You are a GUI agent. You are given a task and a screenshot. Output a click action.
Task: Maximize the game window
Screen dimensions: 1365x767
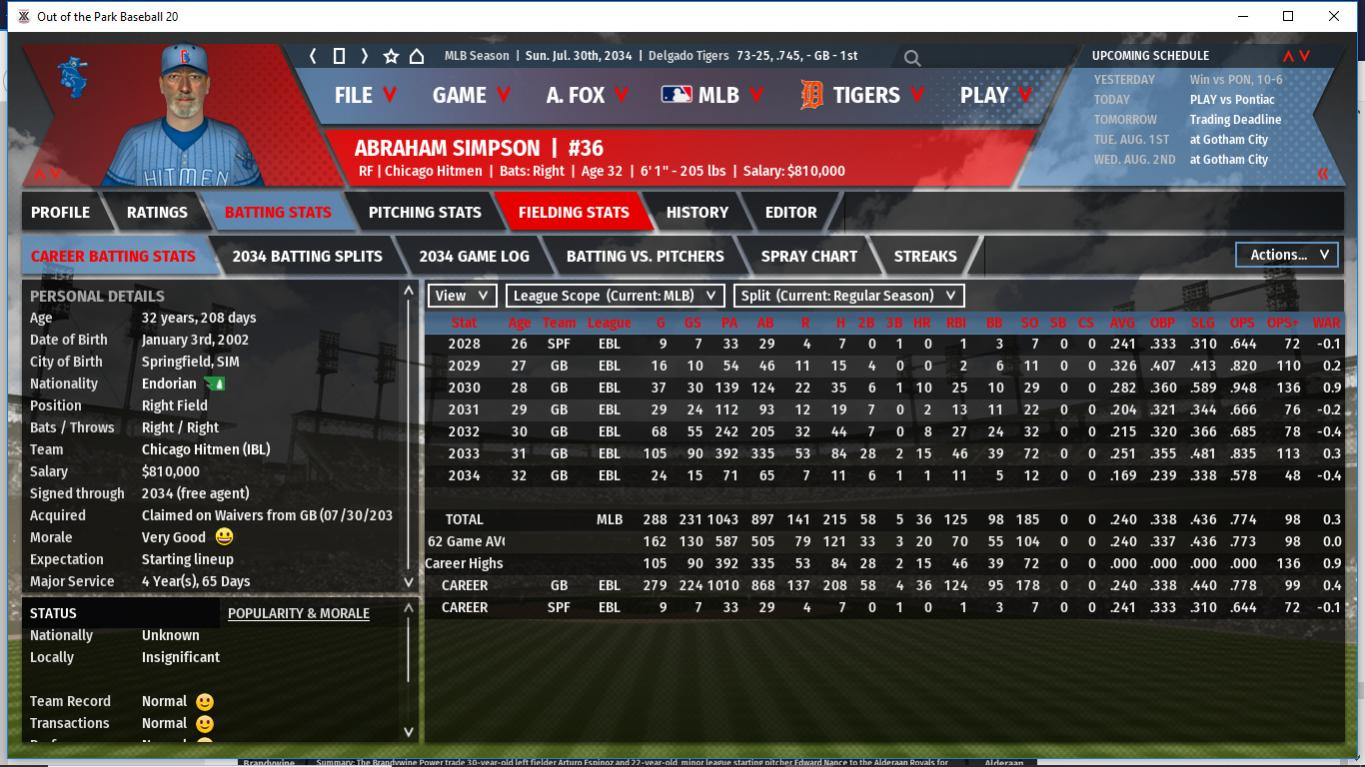(1288, 16)
